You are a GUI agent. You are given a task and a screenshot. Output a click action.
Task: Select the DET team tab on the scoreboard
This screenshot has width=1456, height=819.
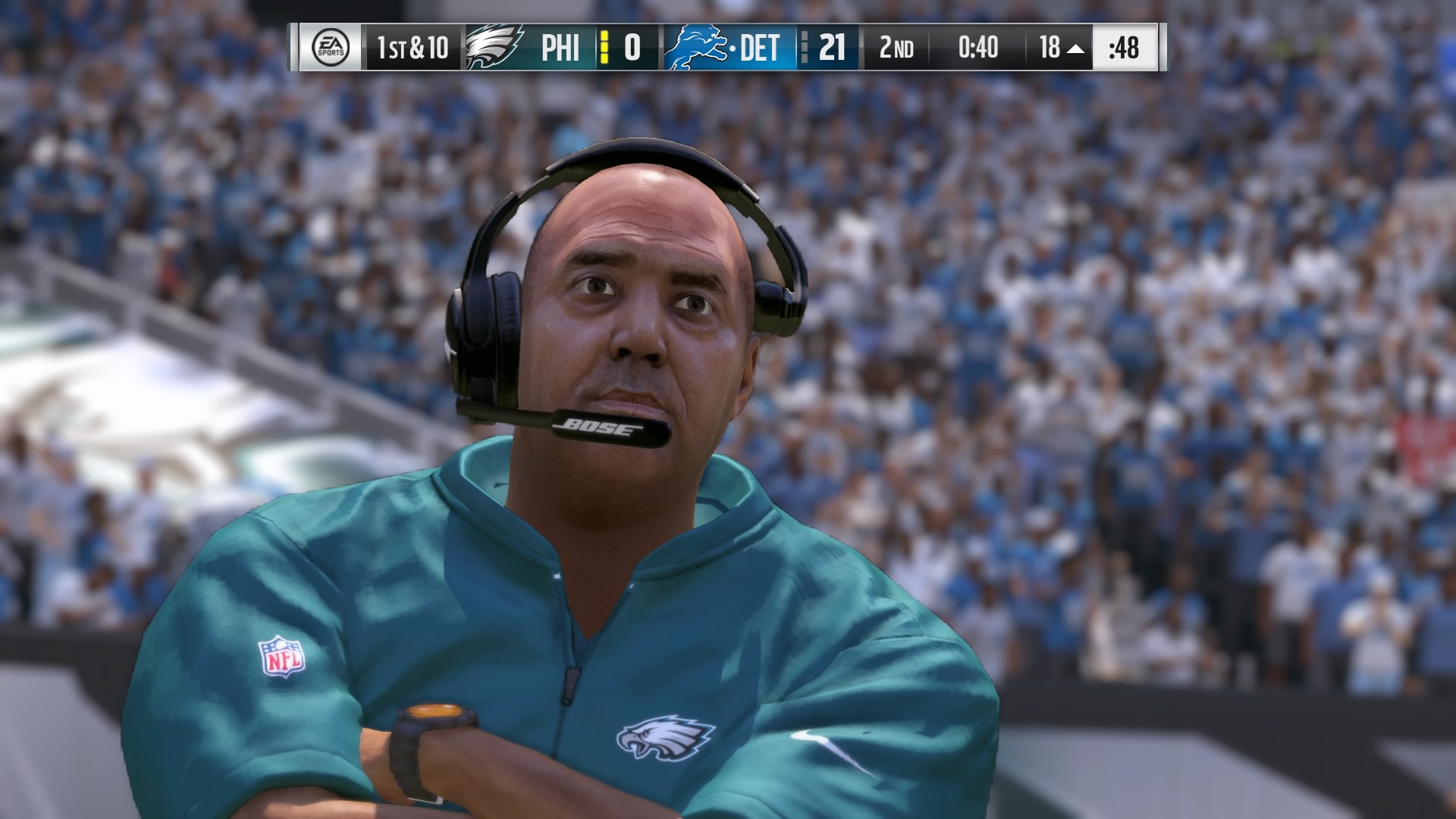pyautogui.click(x=760, y=47)
